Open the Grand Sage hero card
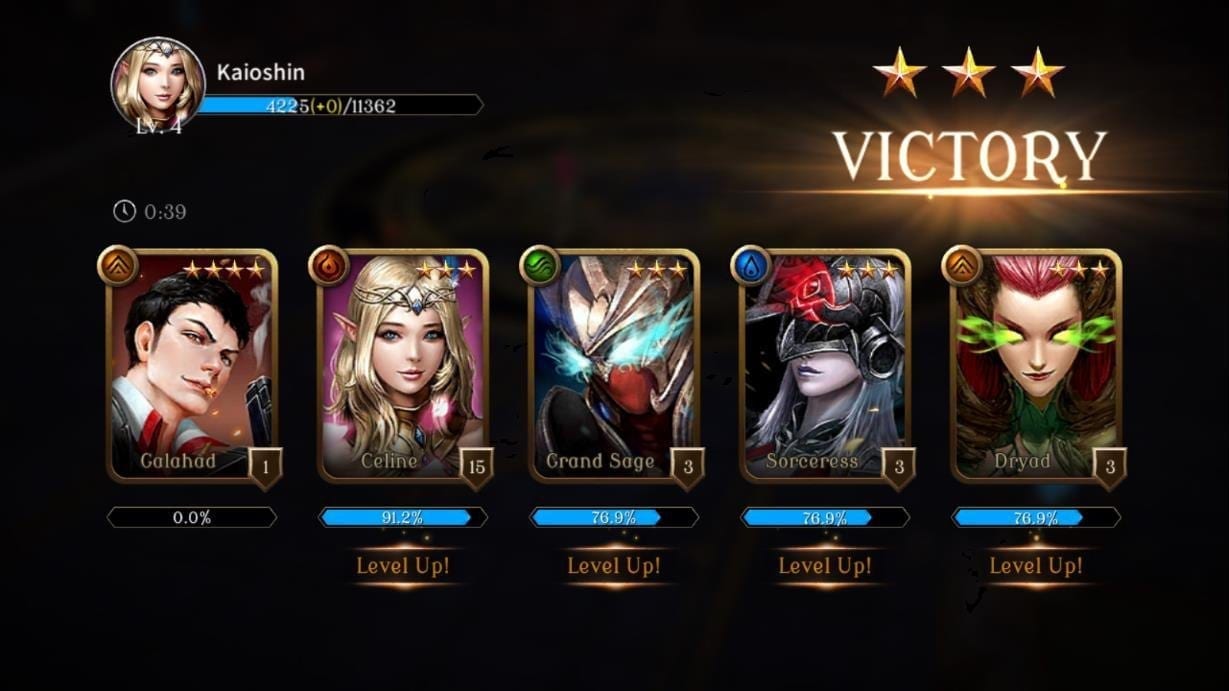The height and width of the screenshot is (691, 1229). 613,366
